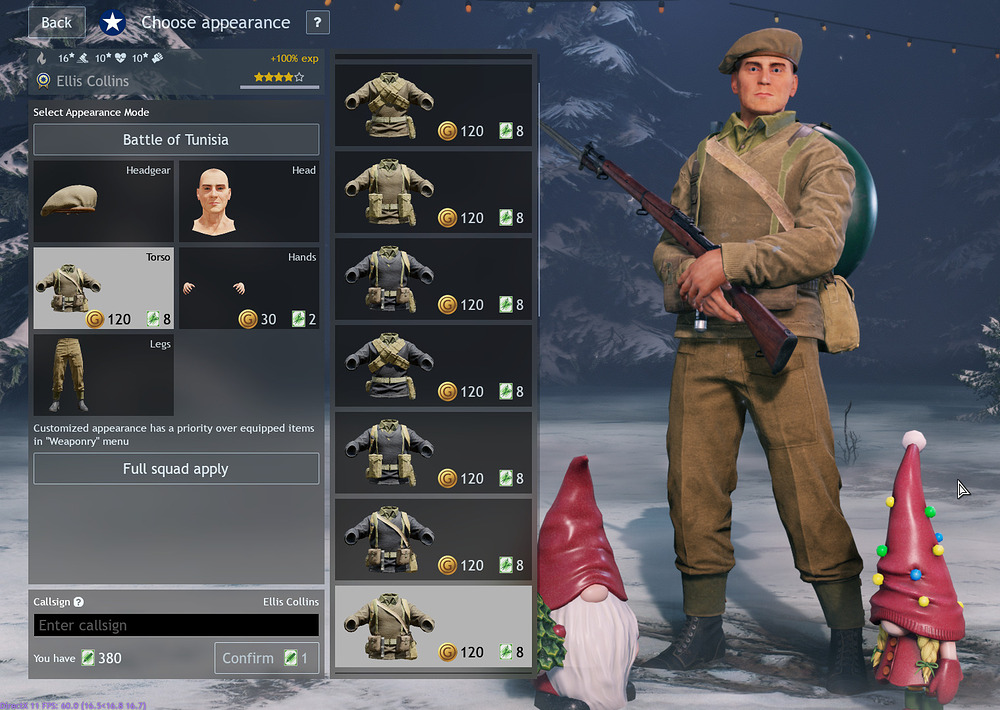The width and height of the screenshot is (1000, 710).
Task: Show the Callsign help tooltip icon
Action: point(79,602)
